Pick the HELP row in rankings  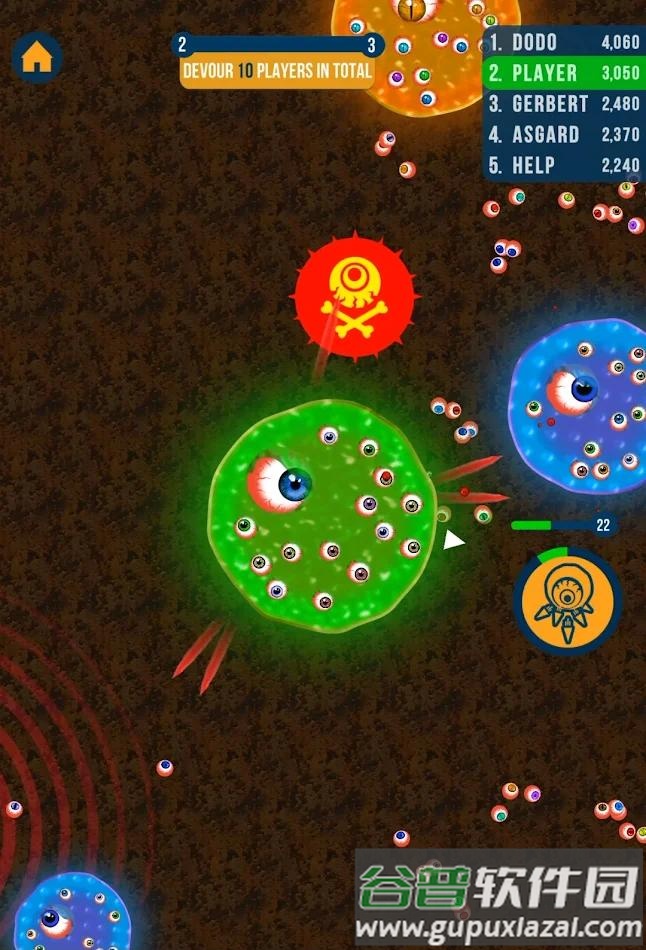(x=564, y=166)
